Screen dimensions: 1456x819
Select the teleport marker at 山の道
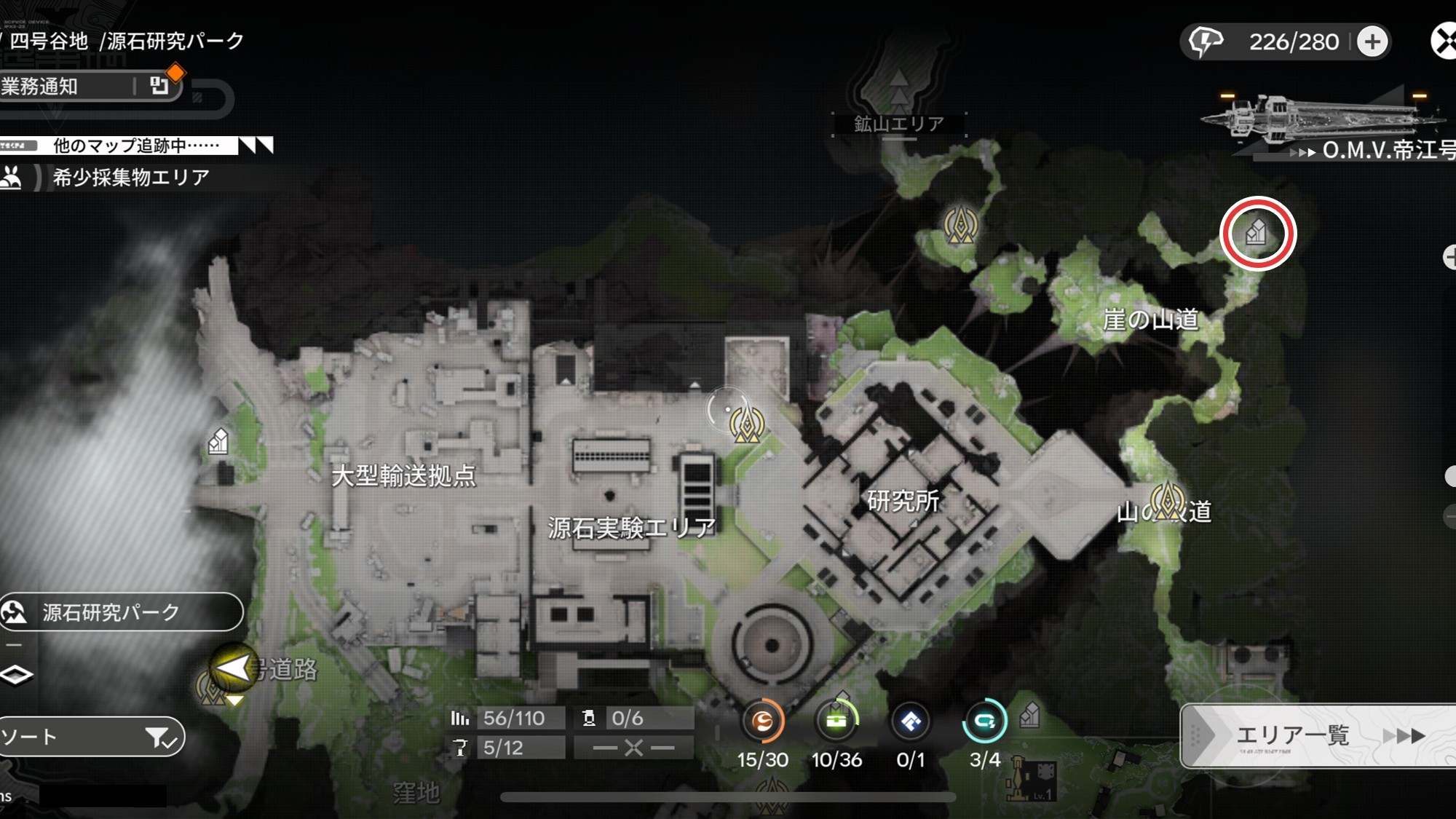1168,501
